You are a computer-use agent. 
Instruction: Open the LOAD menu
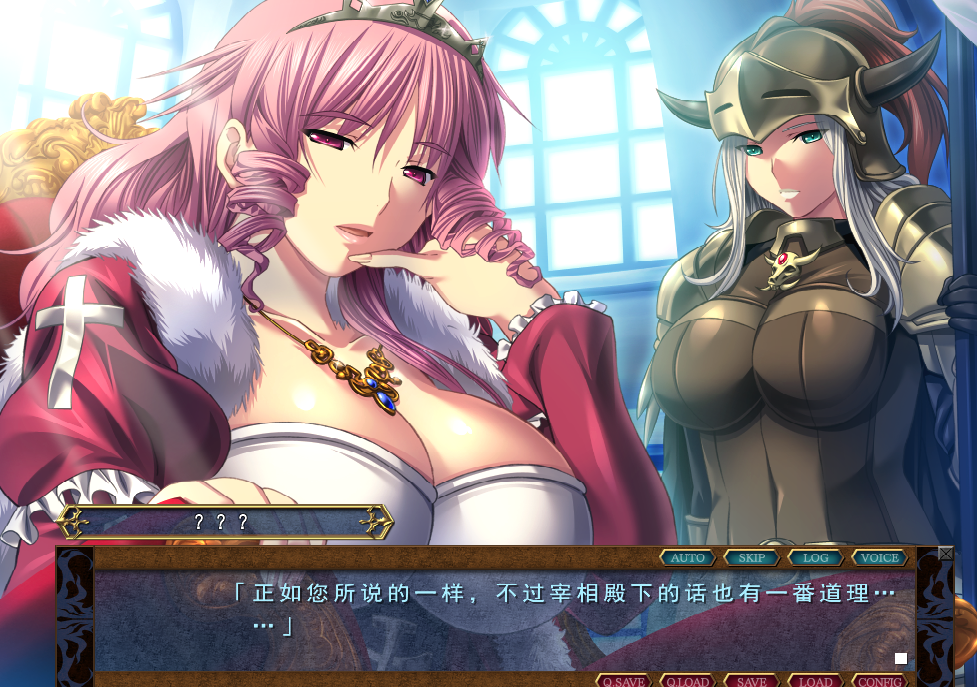coord(816,681)
